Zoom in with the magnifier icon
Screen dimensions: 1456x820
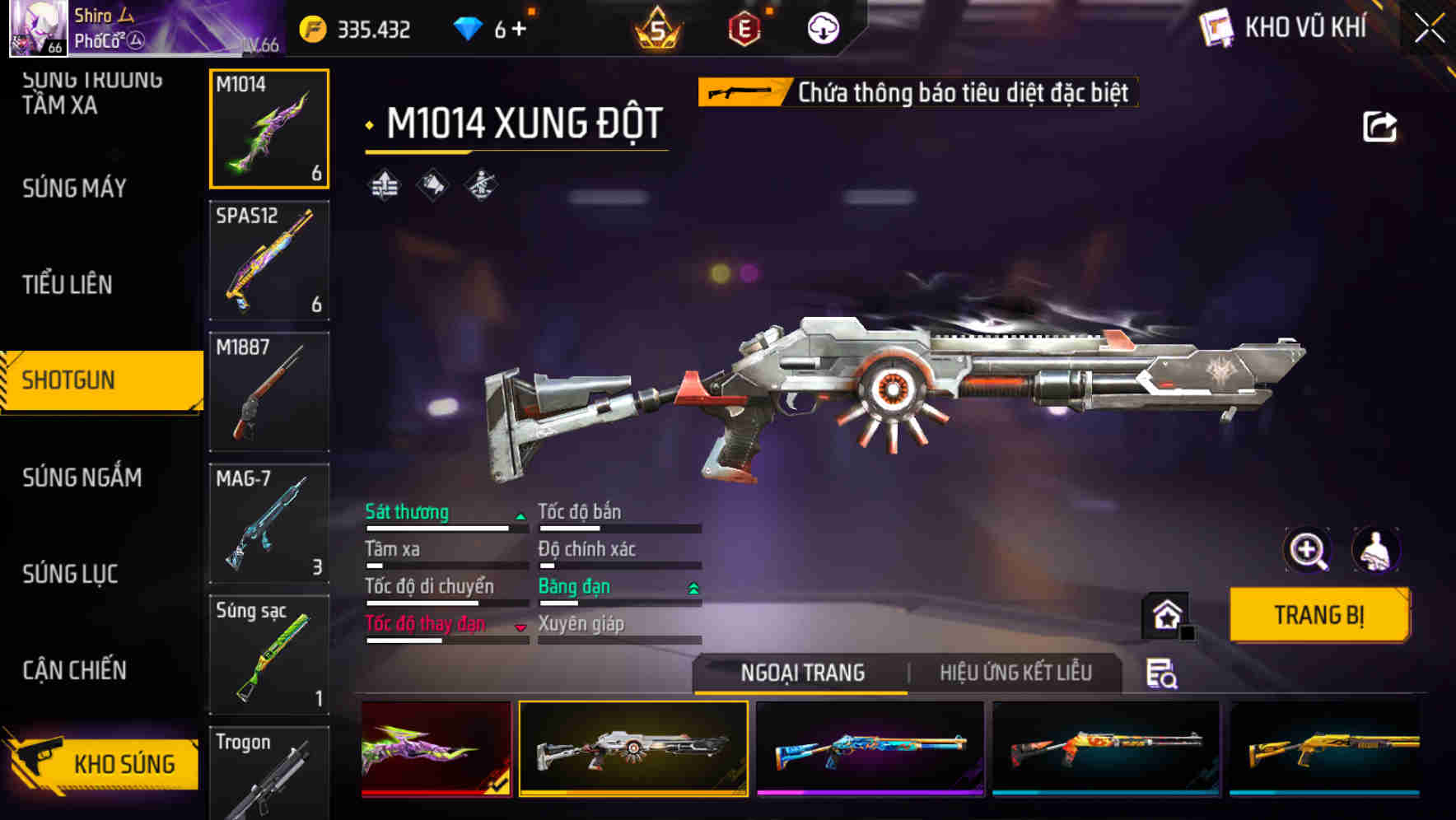coord(1308,550)
